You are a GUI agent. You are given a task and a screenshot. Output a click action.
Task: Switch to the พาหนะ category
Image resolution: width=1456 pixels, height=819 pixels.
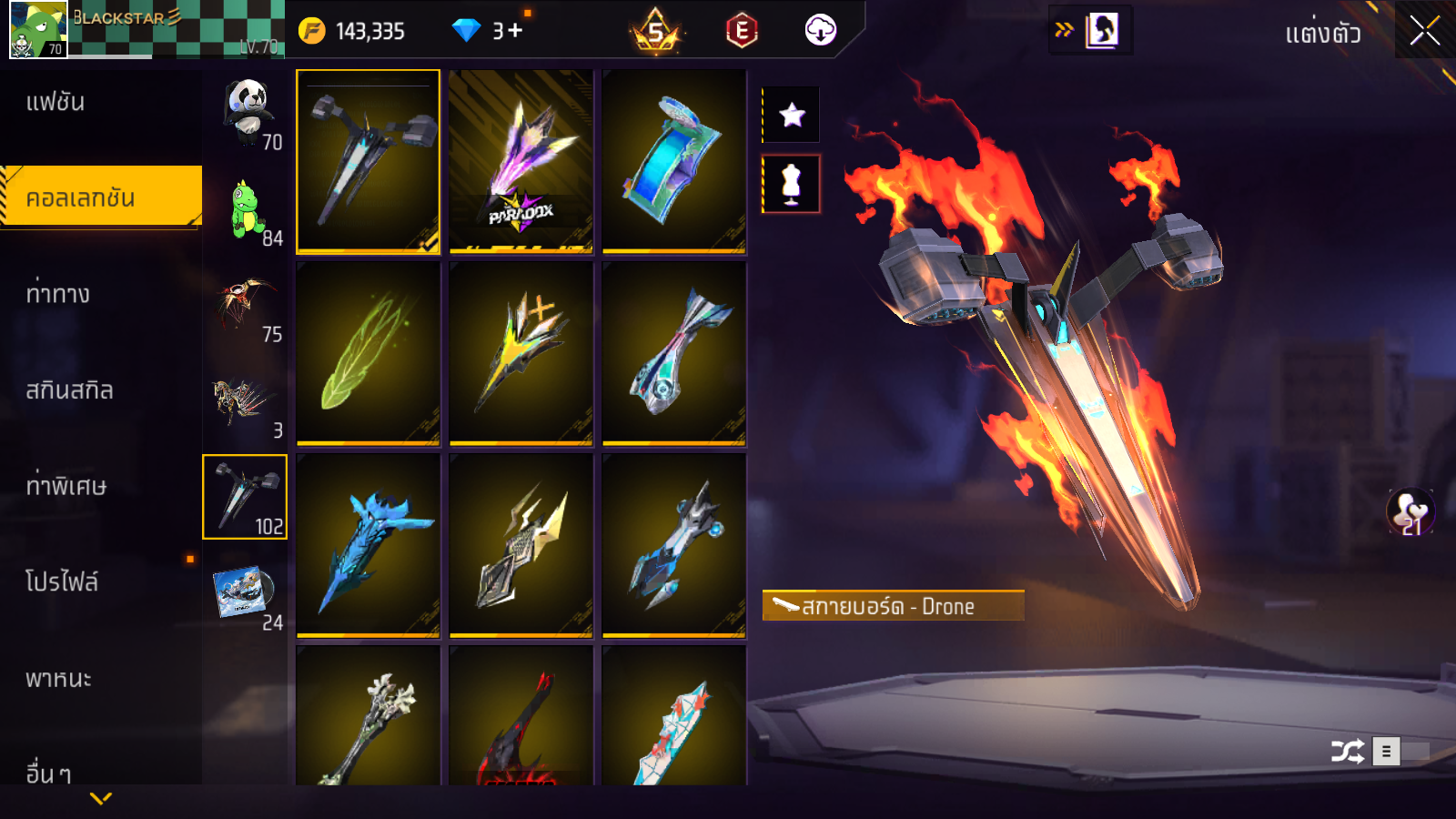click(58, 679)
